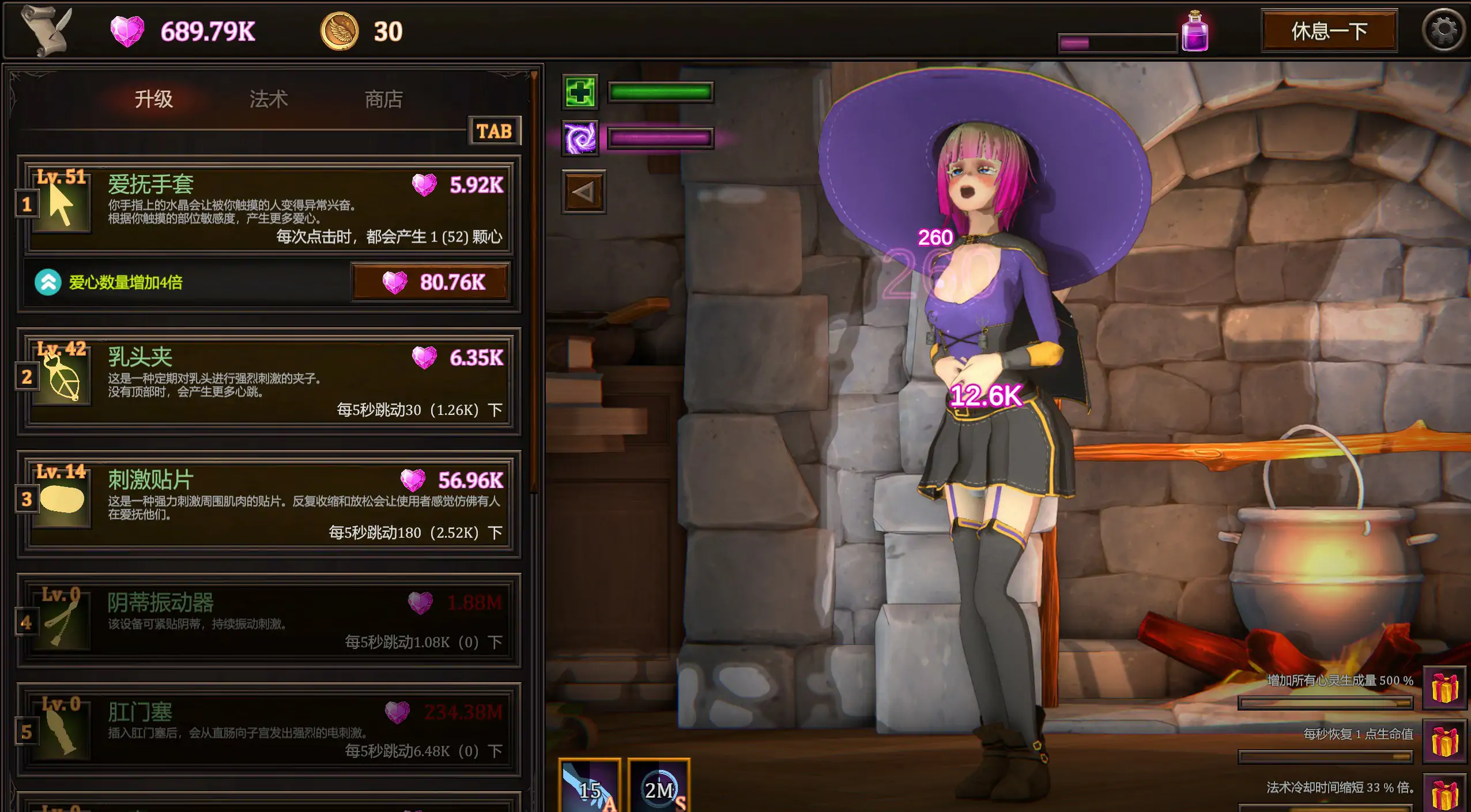1471x812 pixels.
Task: Claim the gift for 500% heart generation
Action: pyautogui.click(x=1444, y=688)
